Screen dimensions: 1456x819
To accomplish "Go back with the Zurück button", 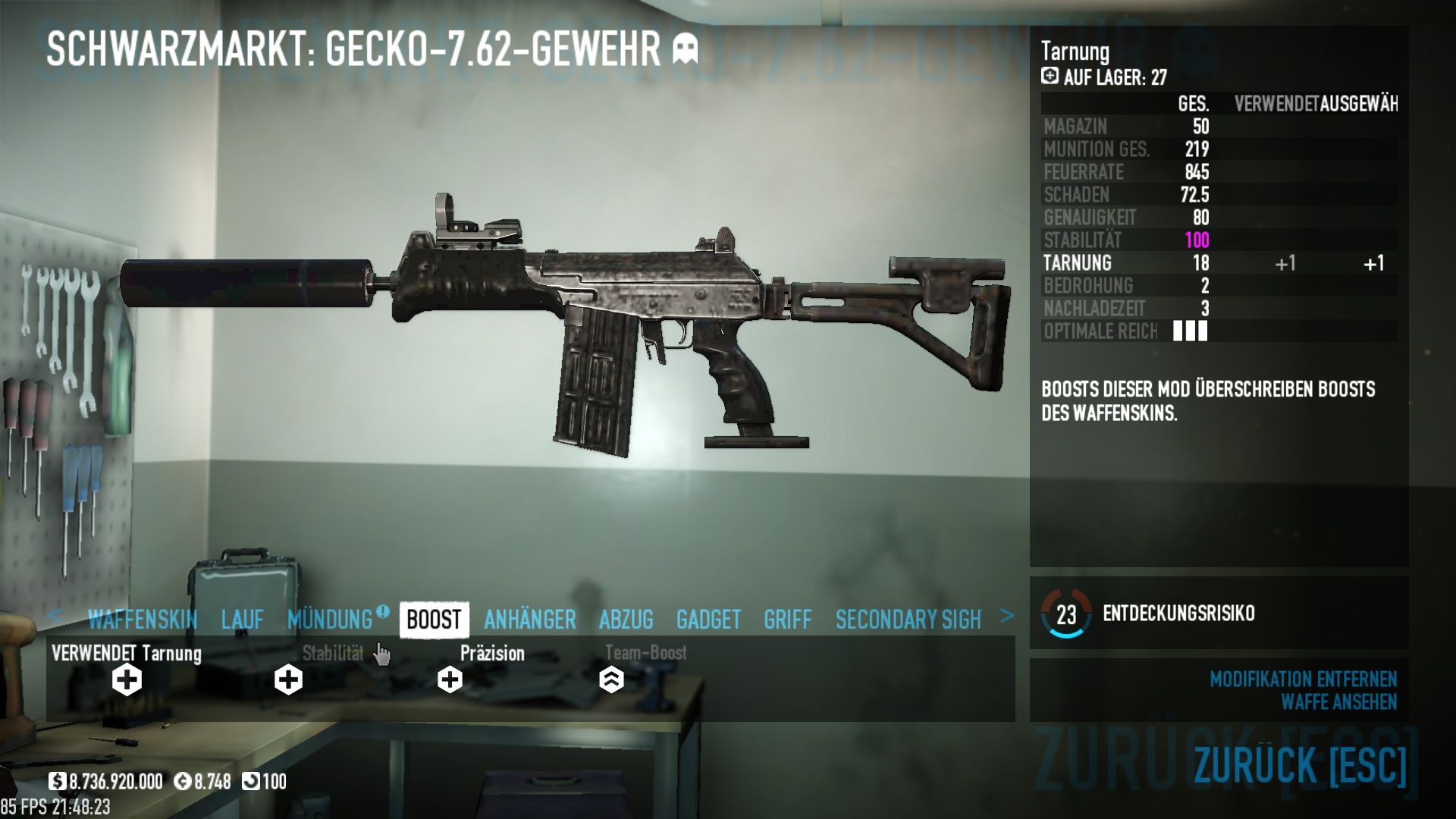I will click(x=1300, y=764).
